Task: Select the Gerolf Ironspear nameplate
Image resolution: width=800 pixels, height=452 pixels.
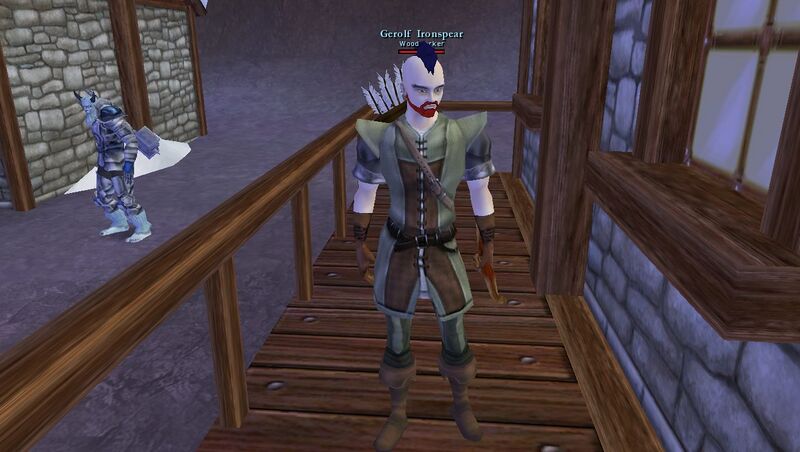Action: tap(421, 34)
